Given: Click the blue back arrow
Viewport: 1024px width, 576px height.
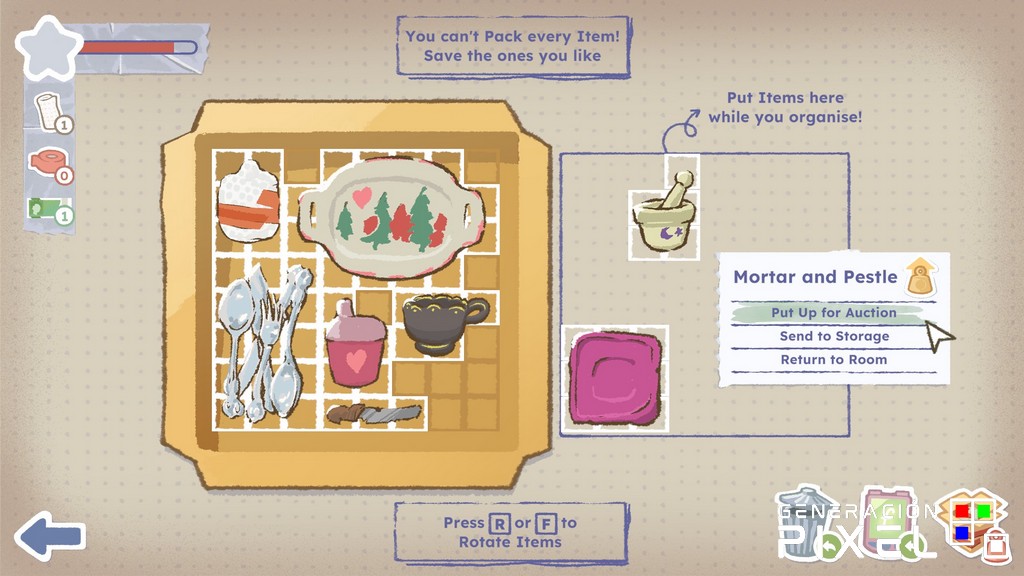Looking at the screenshot, I should pyautogui.click(x=50, y=537).
